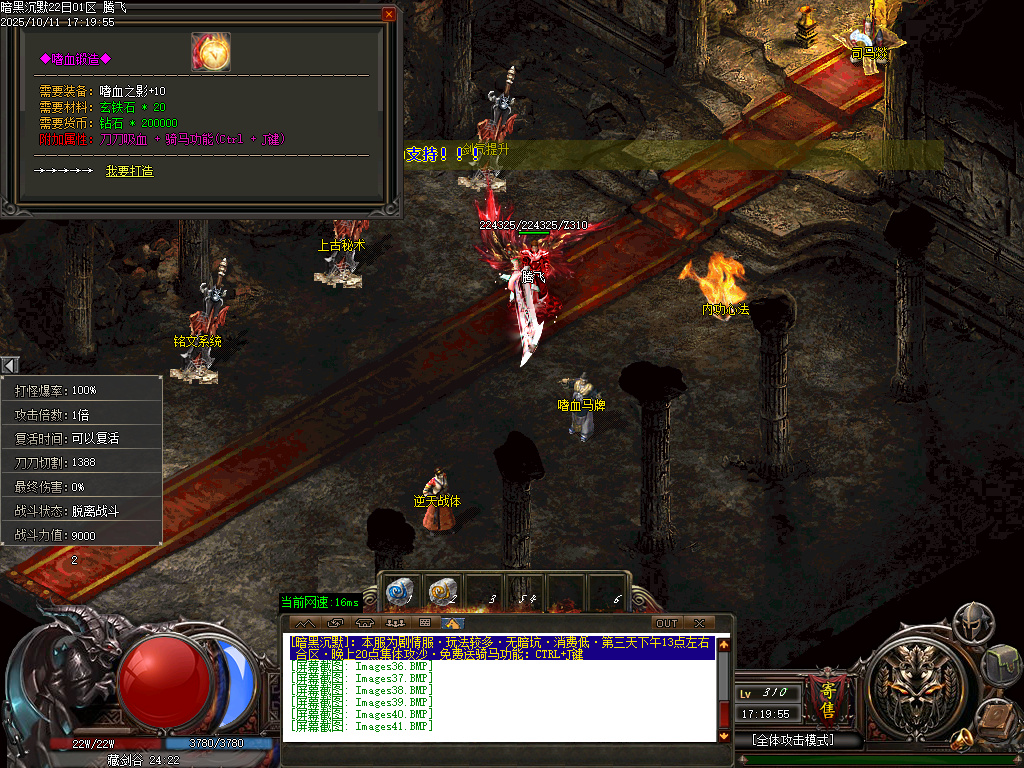Select the blue swirl stone hotbar slot

[x=399, y=592]
